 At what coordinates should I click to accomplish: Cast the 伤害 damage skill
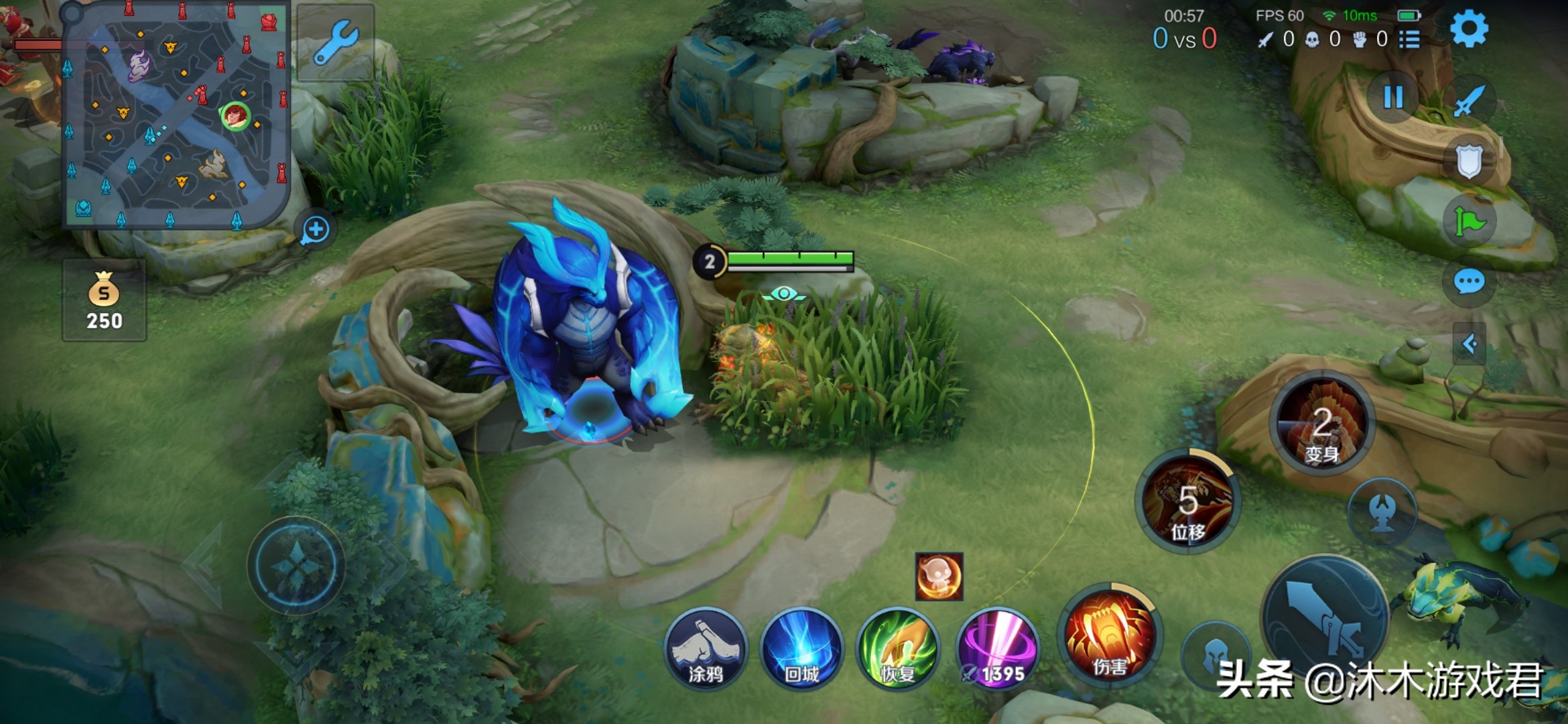click(1110, 636)
